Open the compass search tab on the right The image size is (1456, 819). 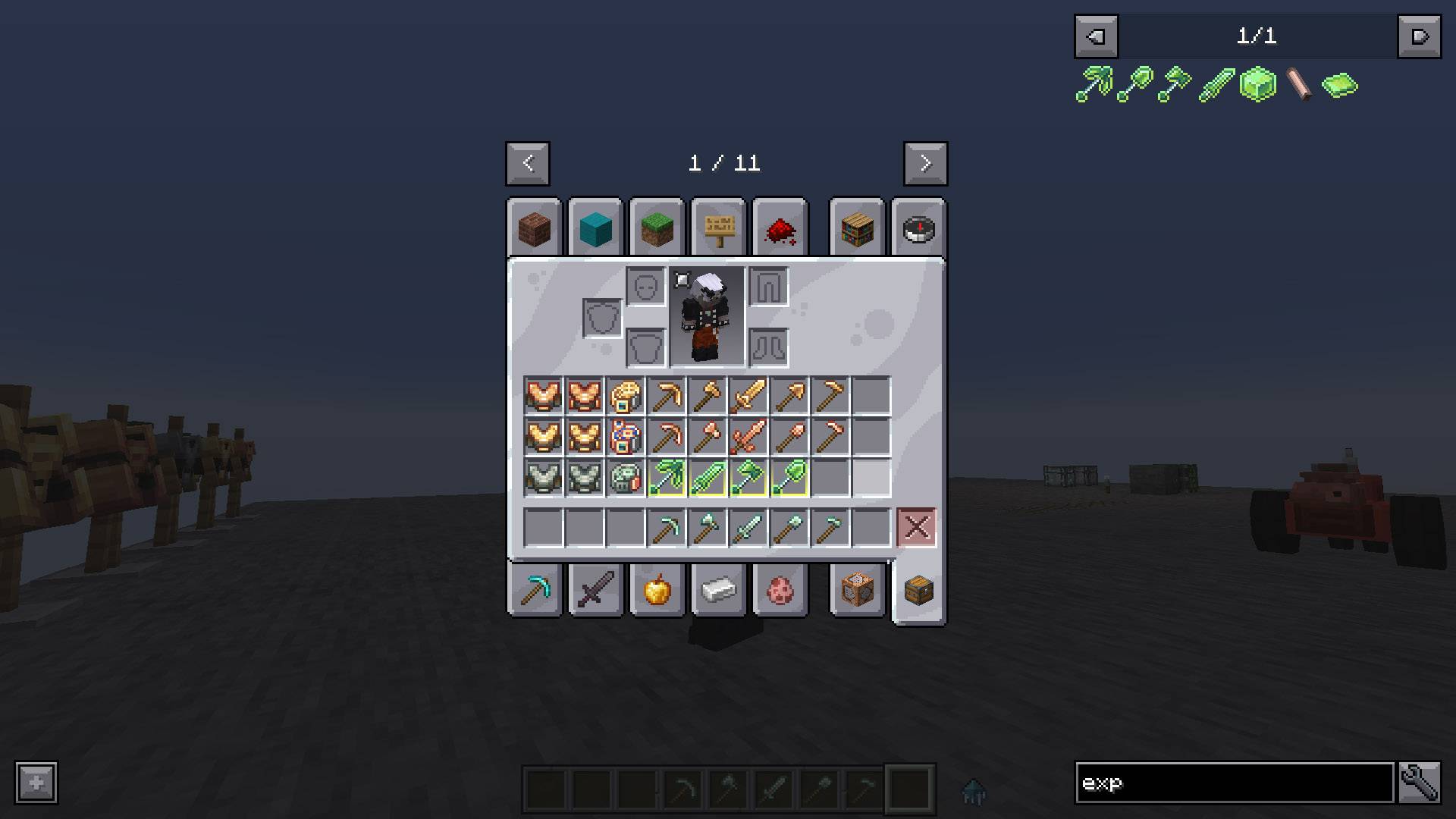[919, 227]
